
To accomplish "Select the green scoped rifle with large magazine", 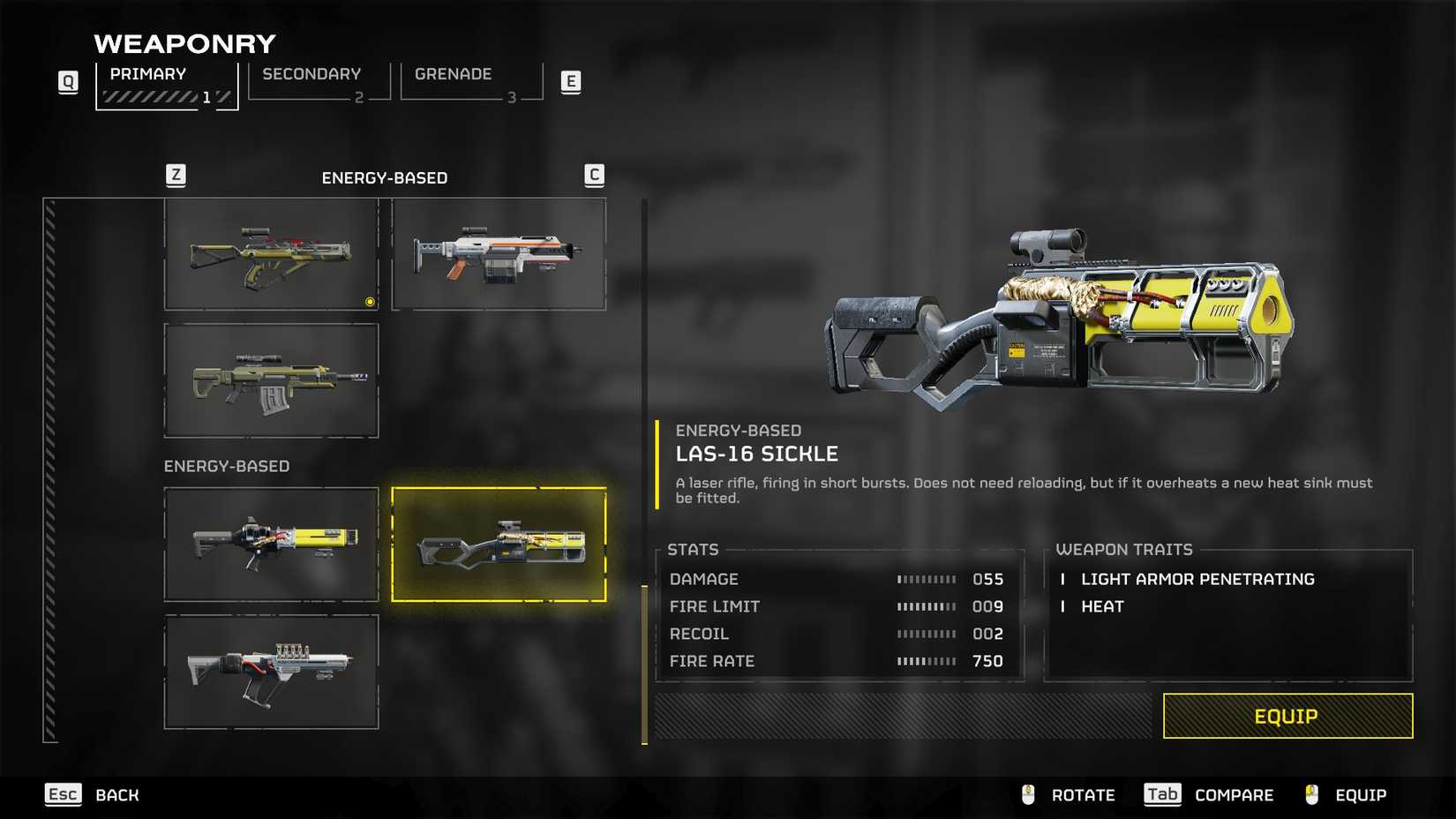I will click(272, 380).
